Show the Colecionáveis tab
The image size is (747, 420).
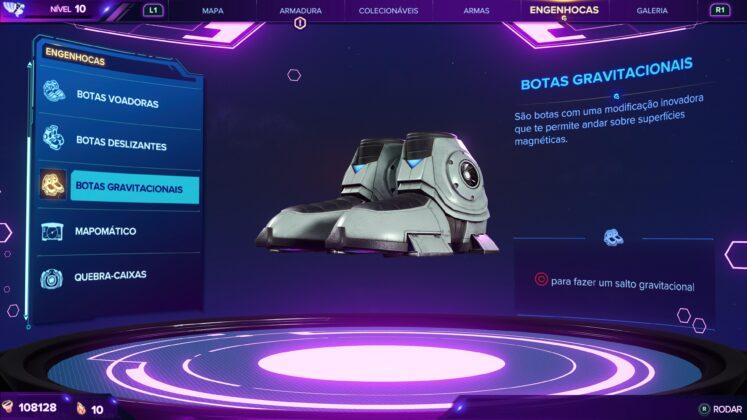(387, 10)
